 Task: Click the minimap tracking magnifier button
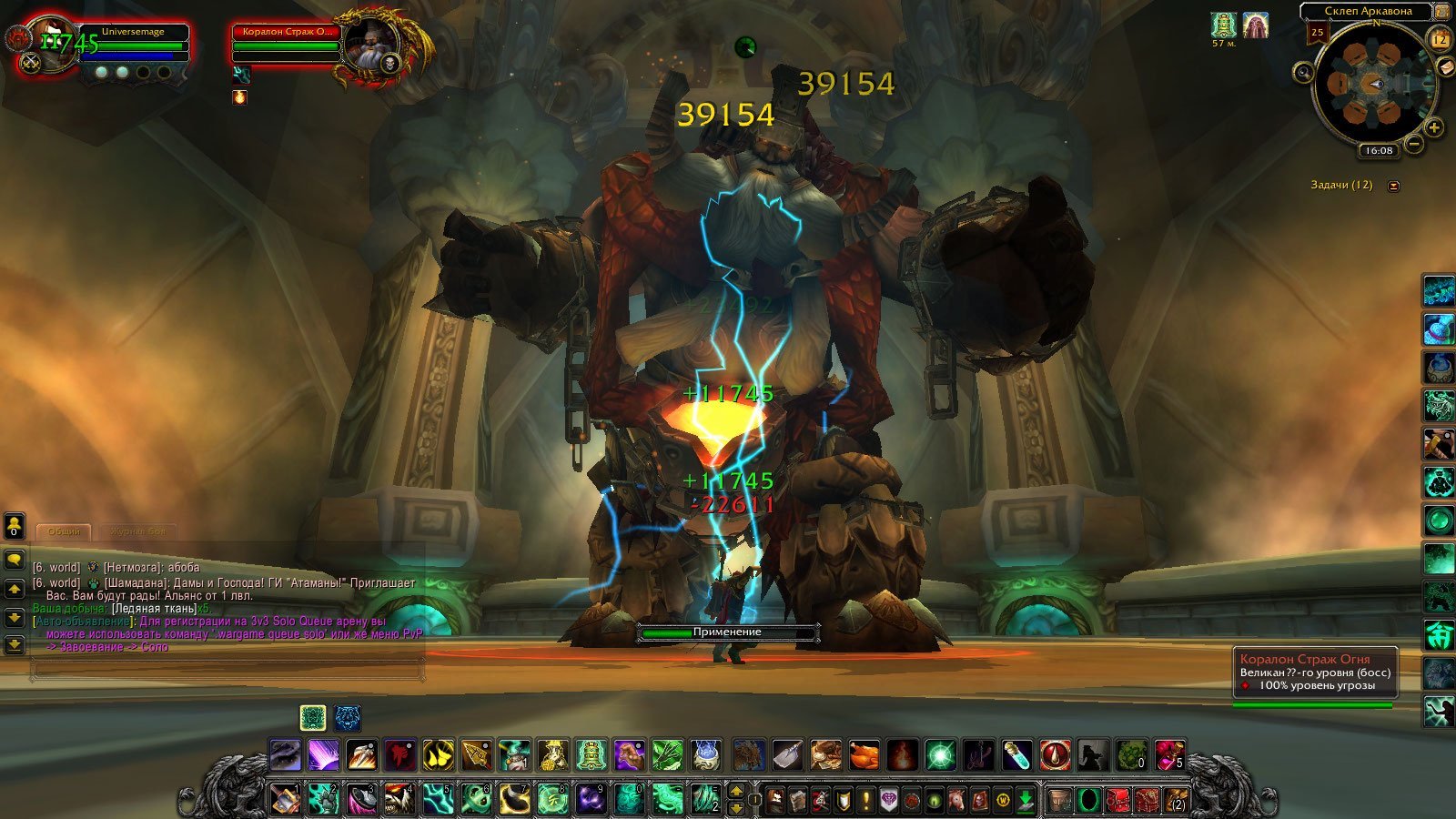coord(1304,72)
